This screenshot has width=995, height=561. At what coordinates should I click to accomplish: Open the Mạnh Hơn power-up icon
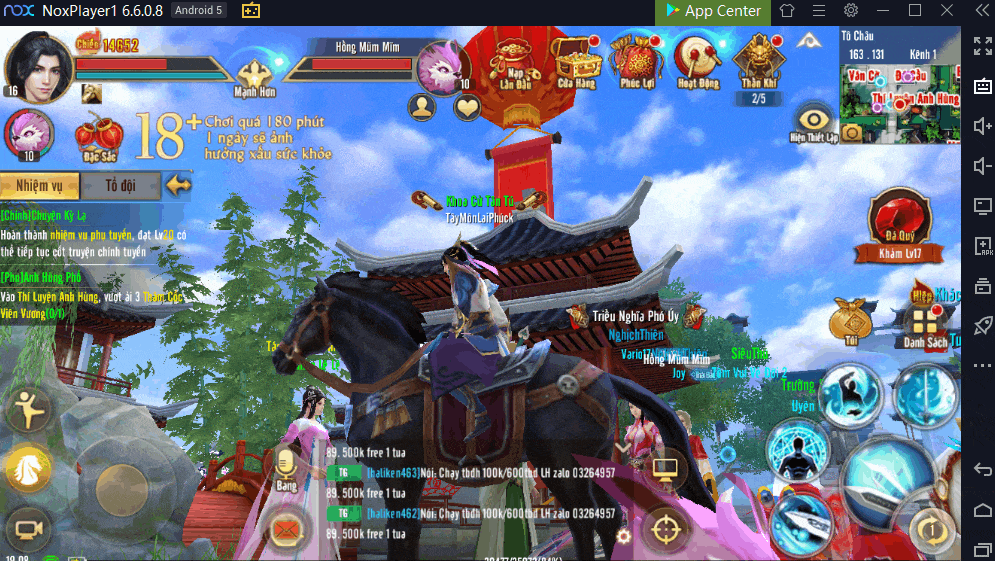(254, 76)
